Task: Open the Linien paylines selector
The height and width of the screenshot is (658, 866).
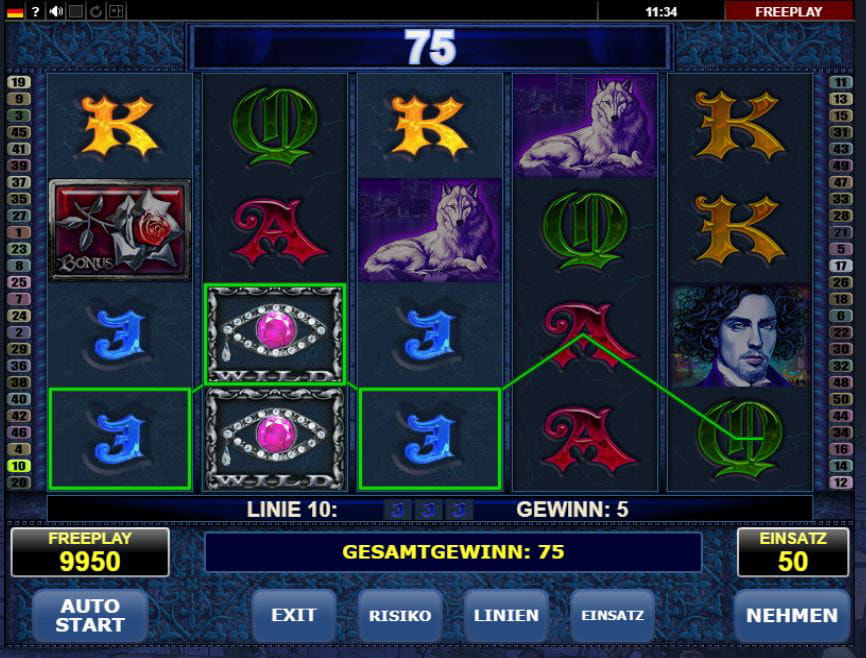Action: pyautogui.click(x=506, y=615)
